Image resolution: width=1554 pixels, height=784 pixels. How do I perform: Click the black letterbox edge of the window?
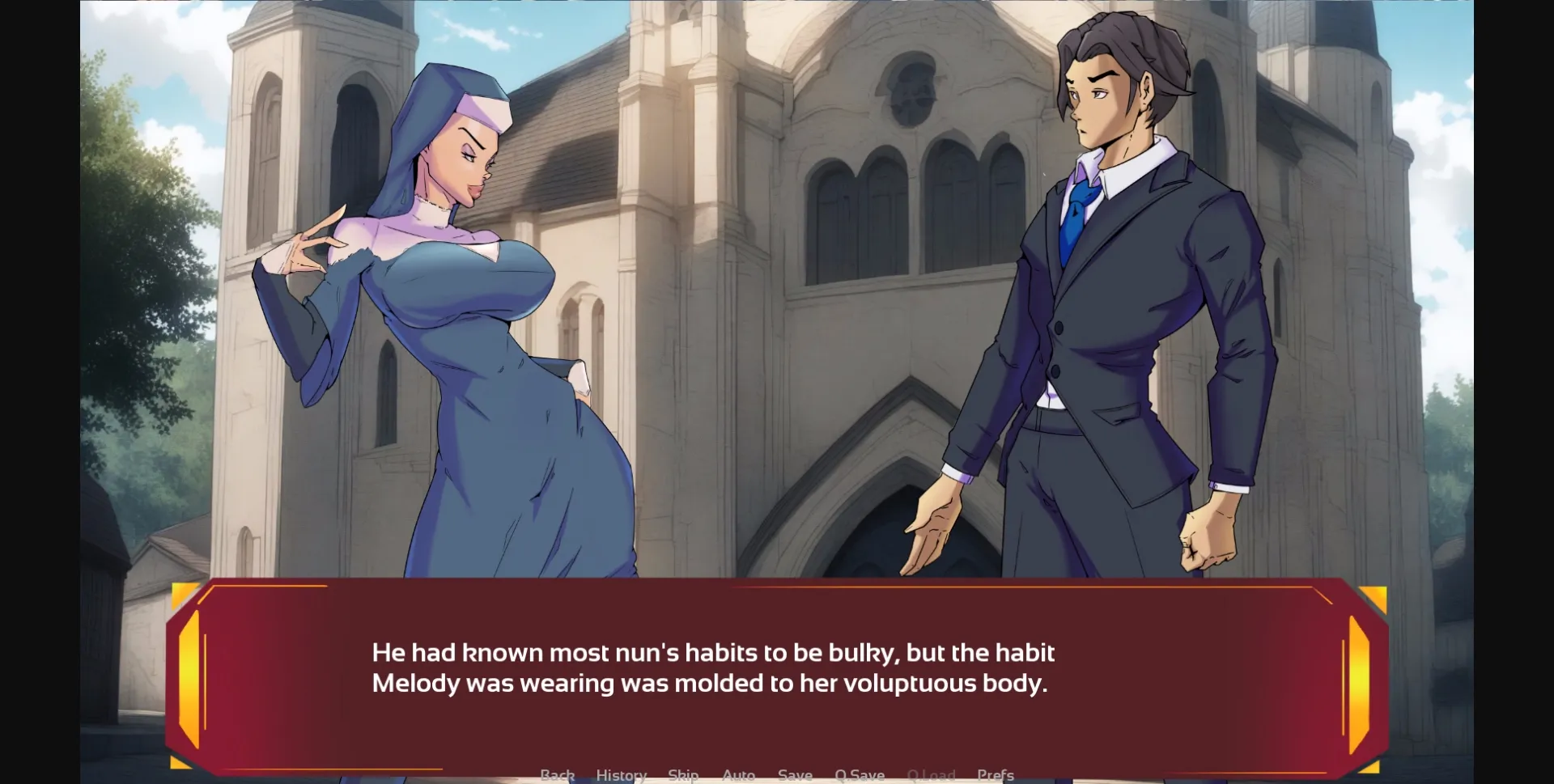pos(40,388)
